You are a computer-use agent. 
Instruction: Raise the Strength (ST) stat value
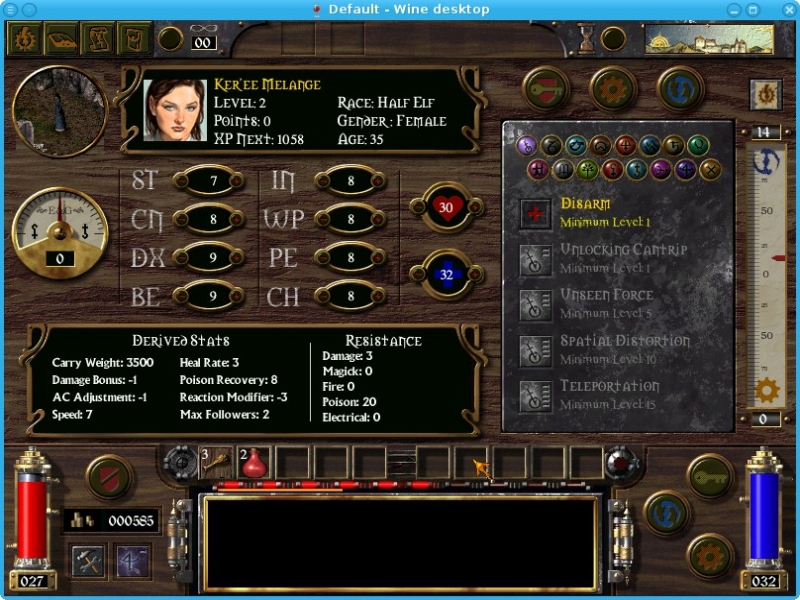pyautogui.click(x=208, y=181)
